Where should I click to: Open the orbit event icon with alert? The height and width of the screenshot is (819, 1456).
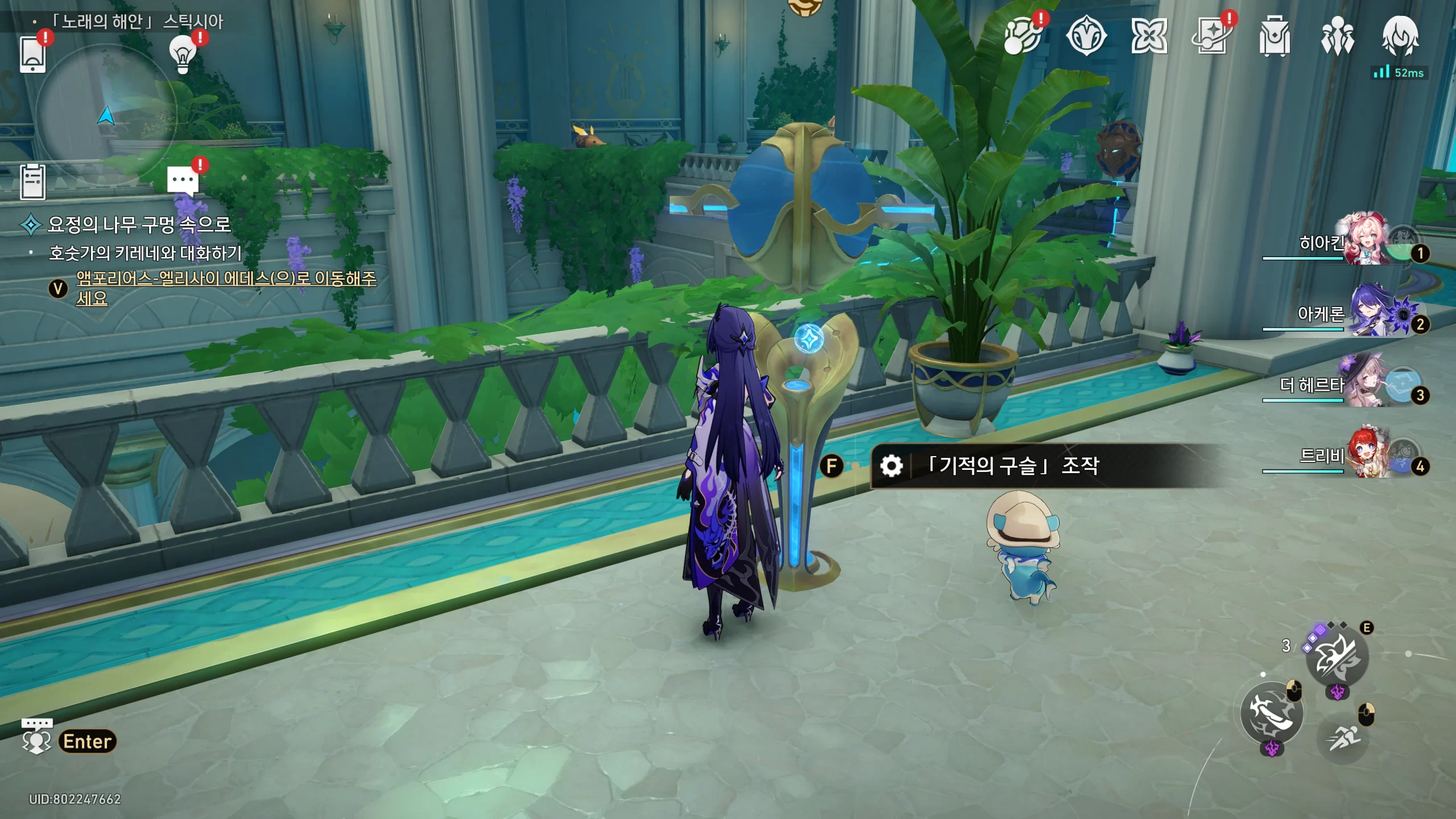click(1023, 37)
